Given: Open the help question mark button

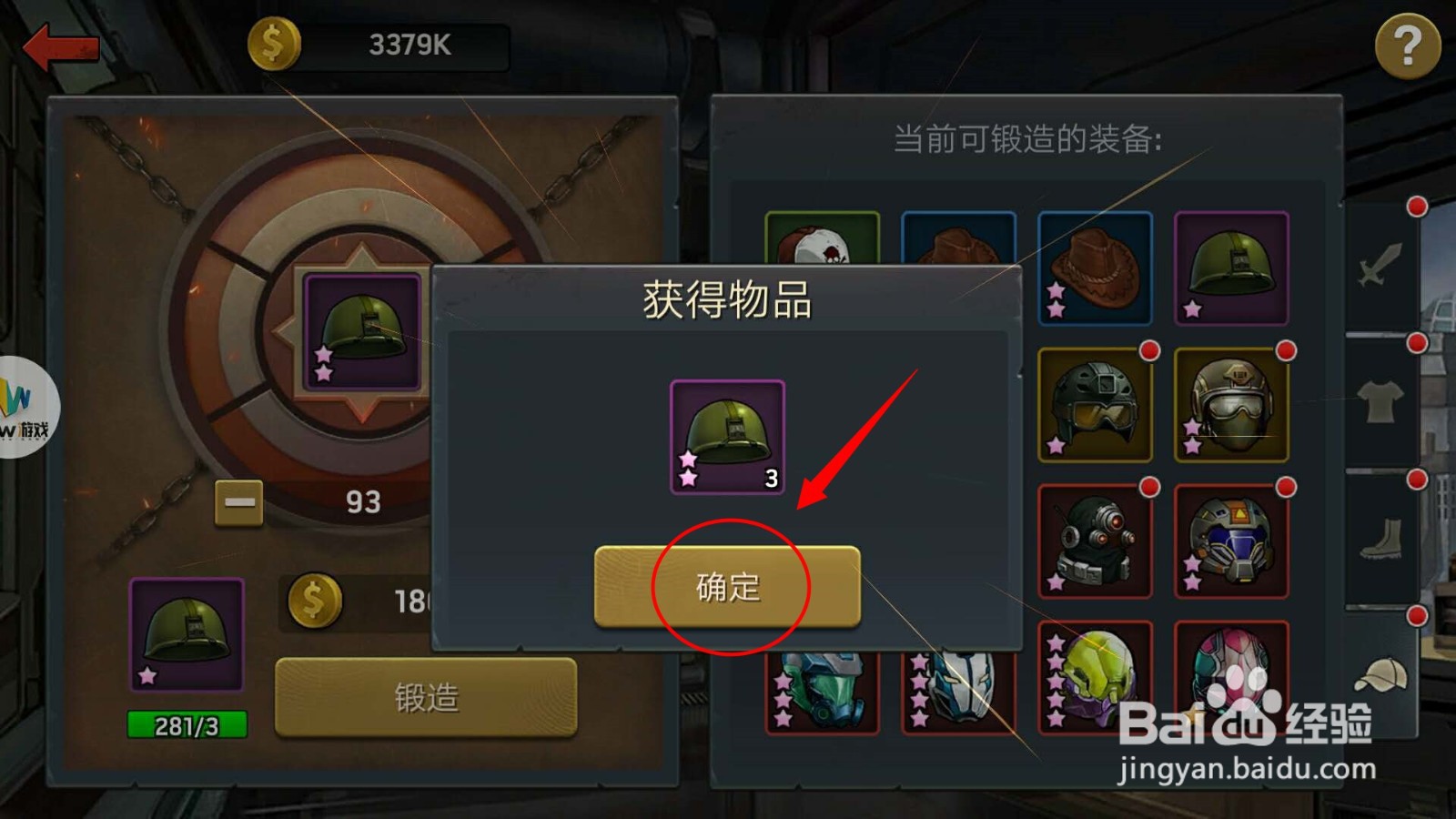Looking at the screenshot, I should click(1409, 45).
